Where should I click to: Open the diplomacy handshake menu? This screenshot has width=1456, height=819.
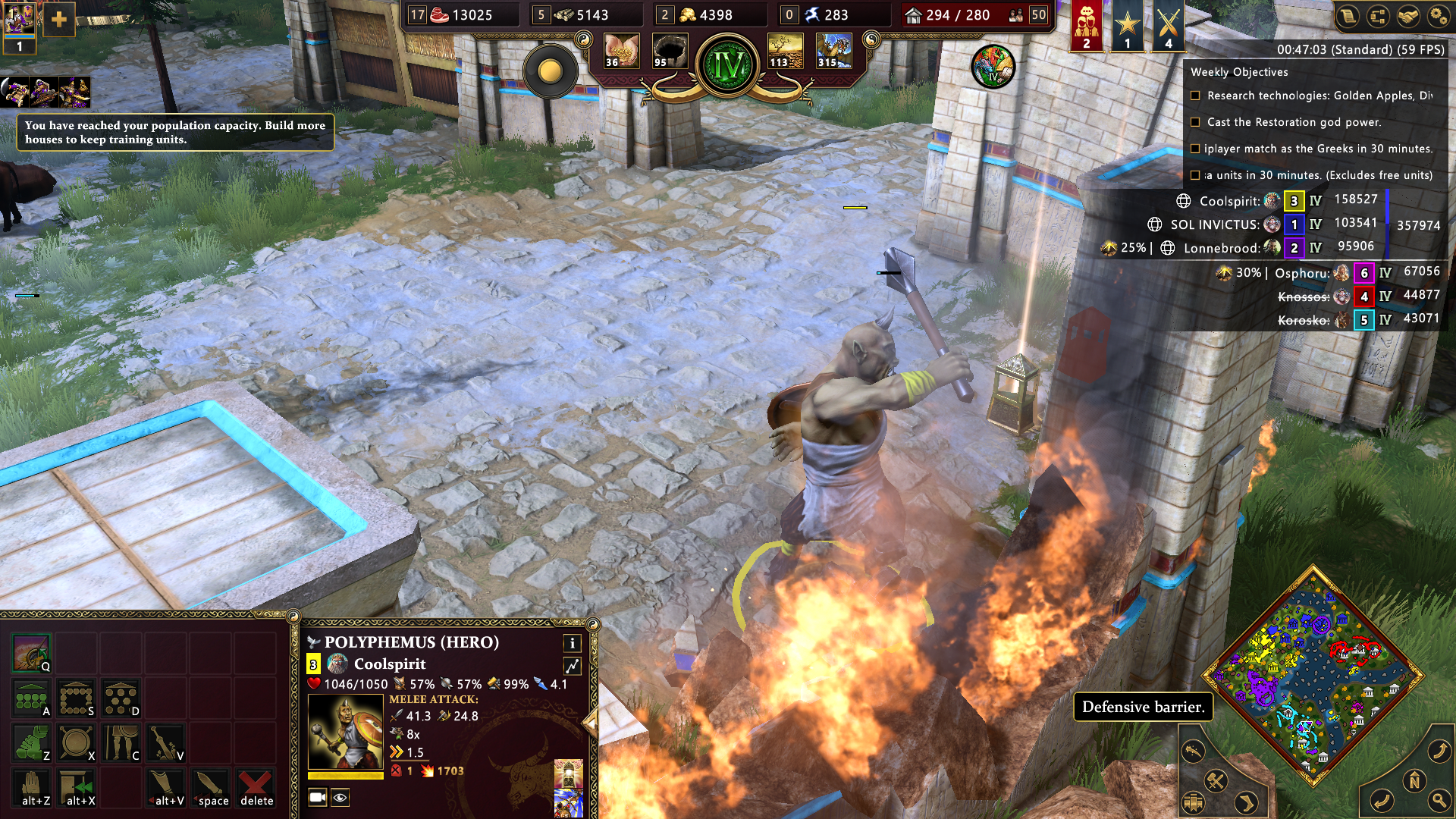(1407, 17)
